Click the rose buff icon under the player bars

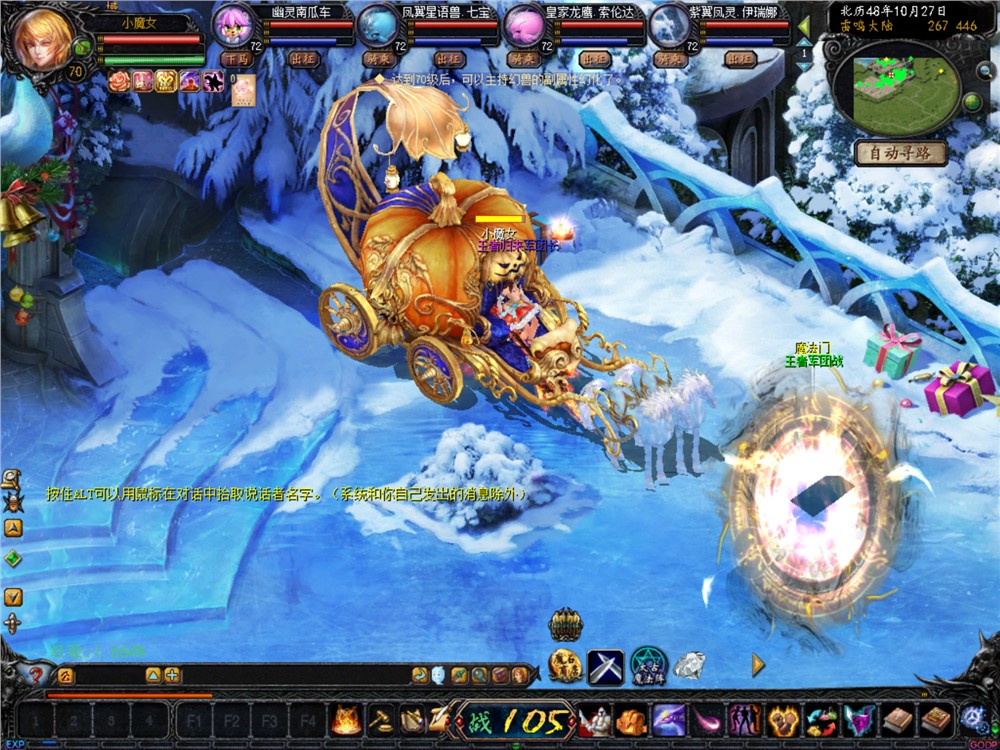(x=119, y=82)
